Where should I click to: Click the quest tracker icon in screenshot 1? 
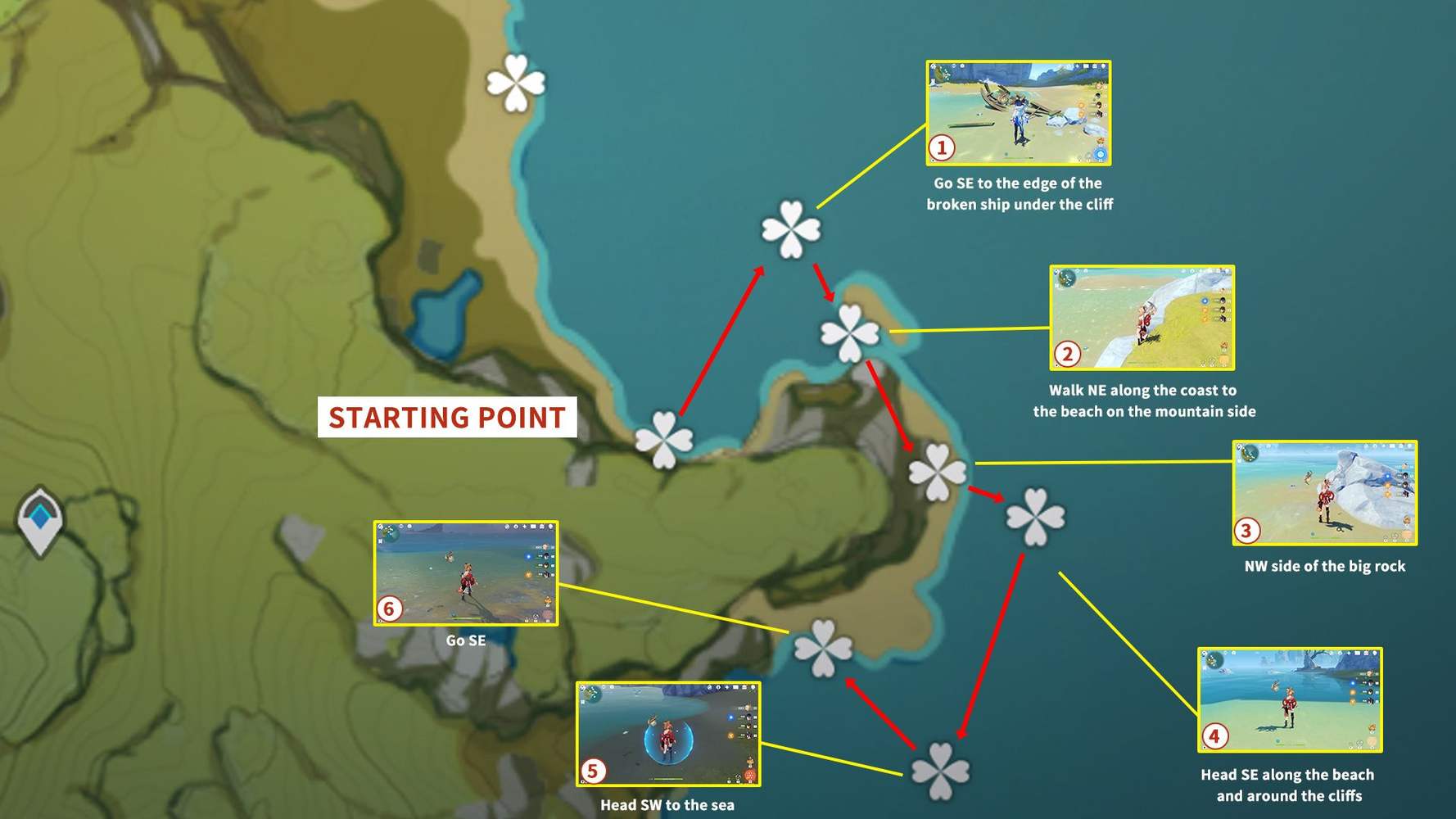pyautogui.click(x=933, y=81)
